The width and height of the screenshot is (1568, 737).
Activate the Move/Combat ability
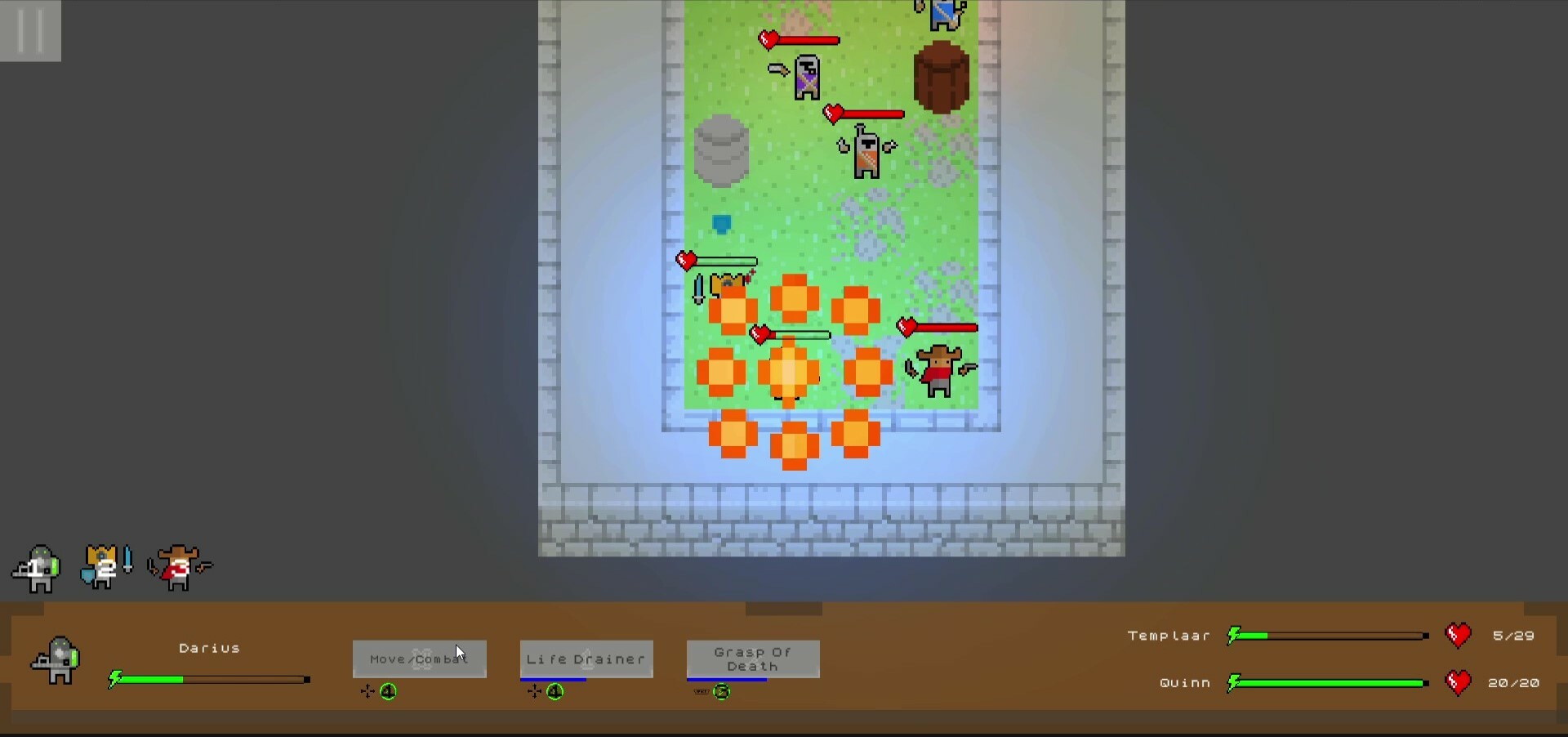click(419, 659)
